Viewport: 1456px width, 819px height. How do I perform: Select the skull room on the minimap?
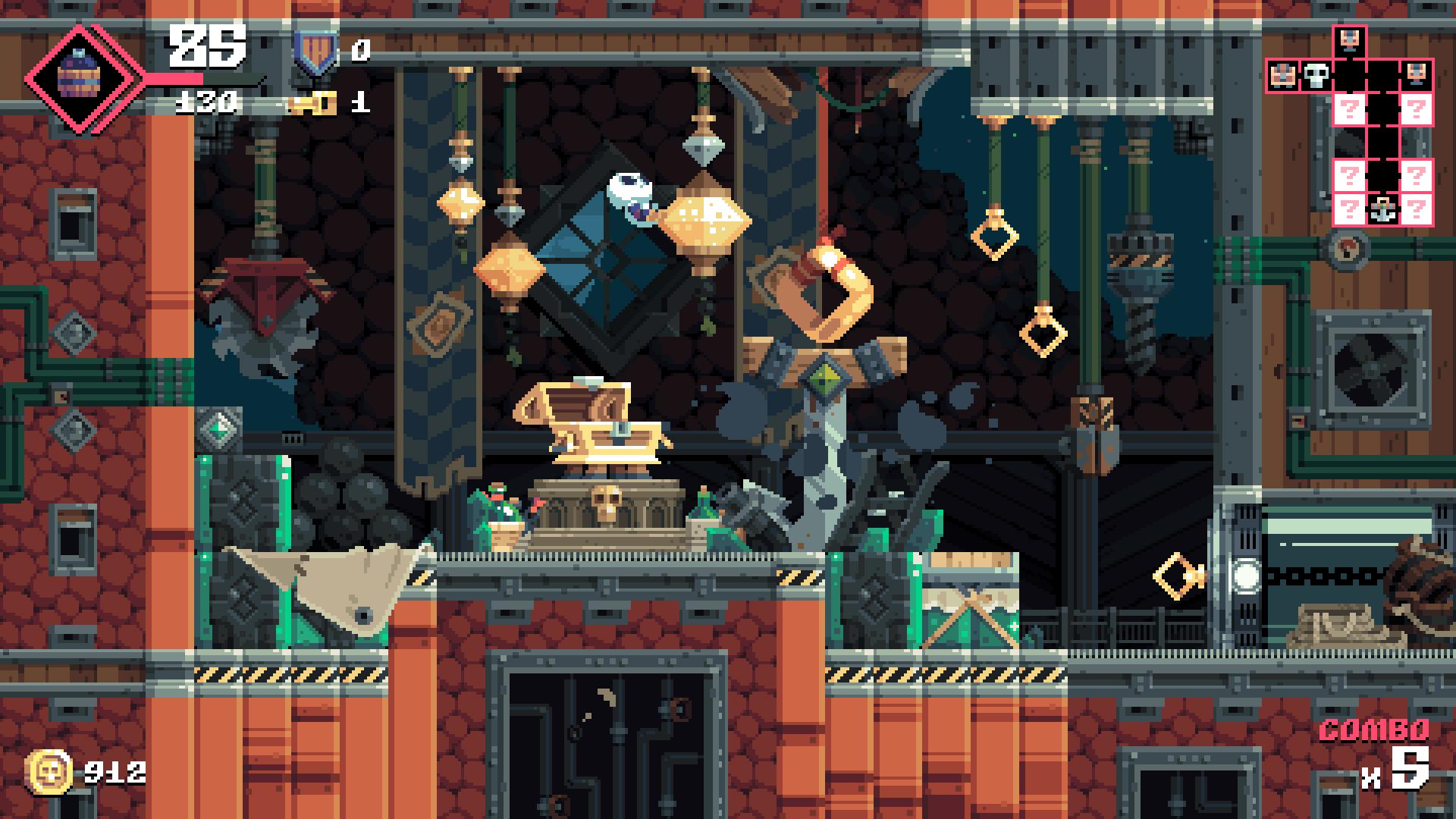click(1316, 76)
